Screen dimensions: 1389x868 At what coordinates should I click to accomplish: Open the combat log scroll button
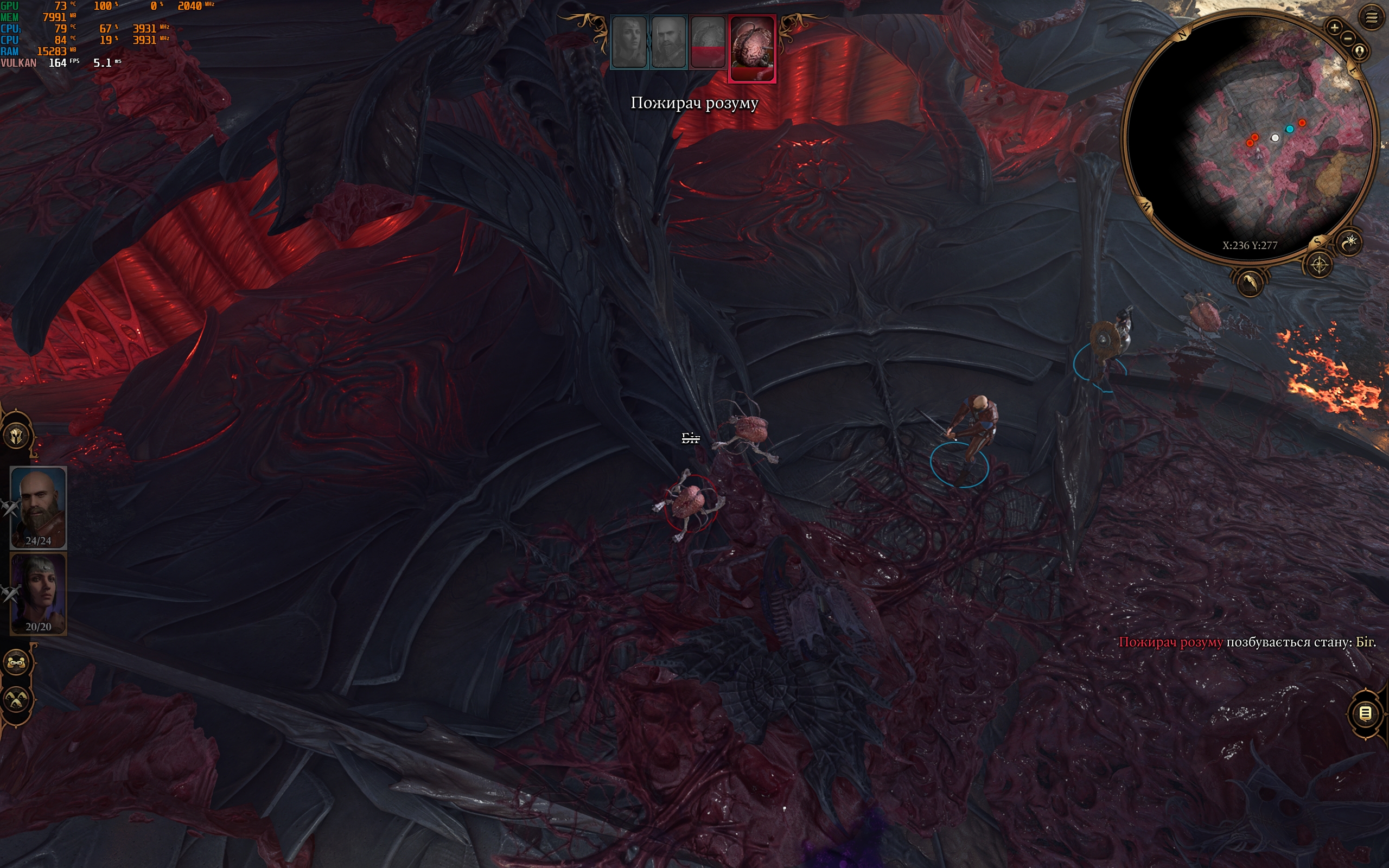click(x=1366, y=713)
